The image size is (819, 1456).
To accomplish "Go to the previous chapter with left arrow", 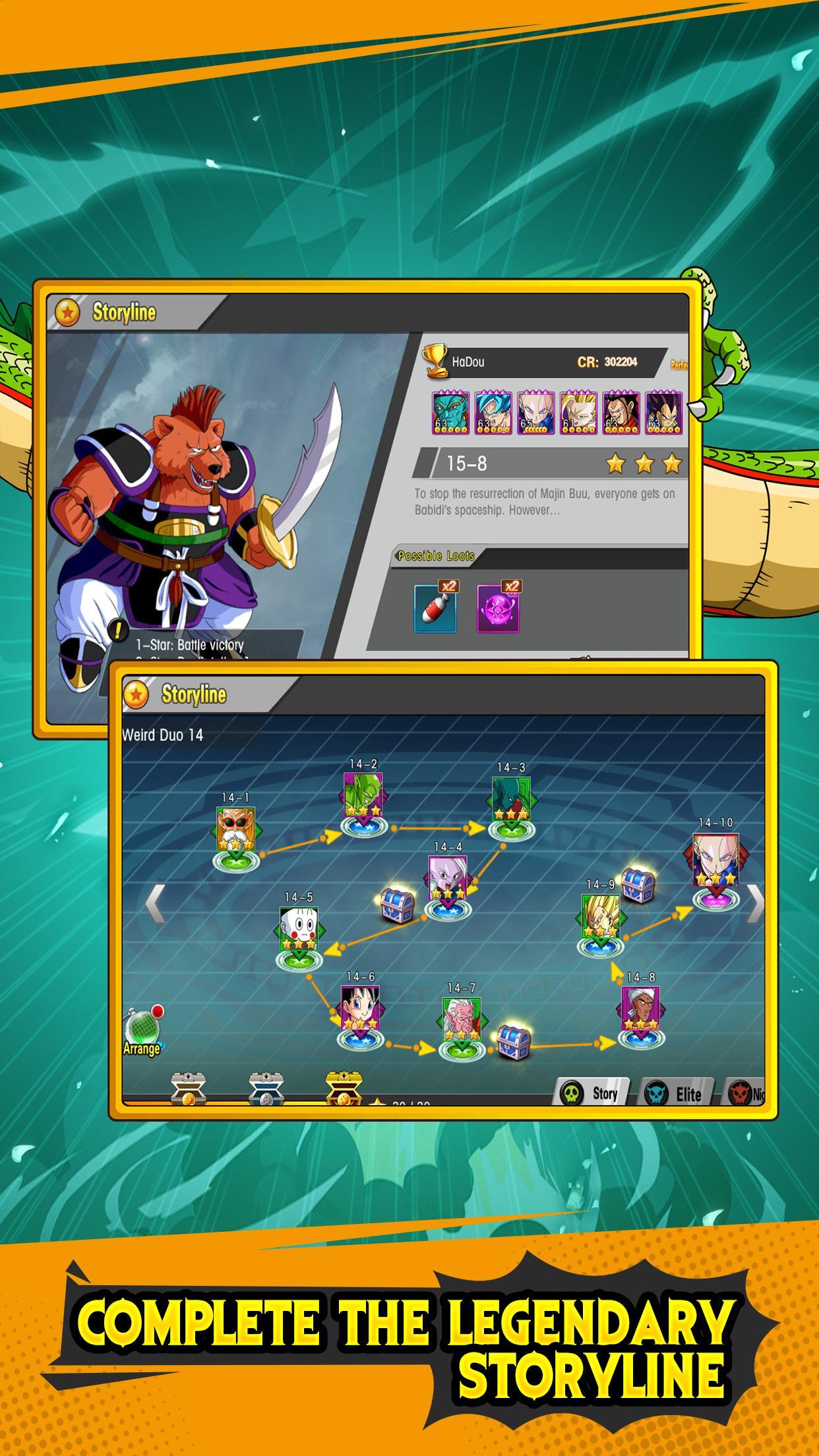I will [x=155, y=904].
